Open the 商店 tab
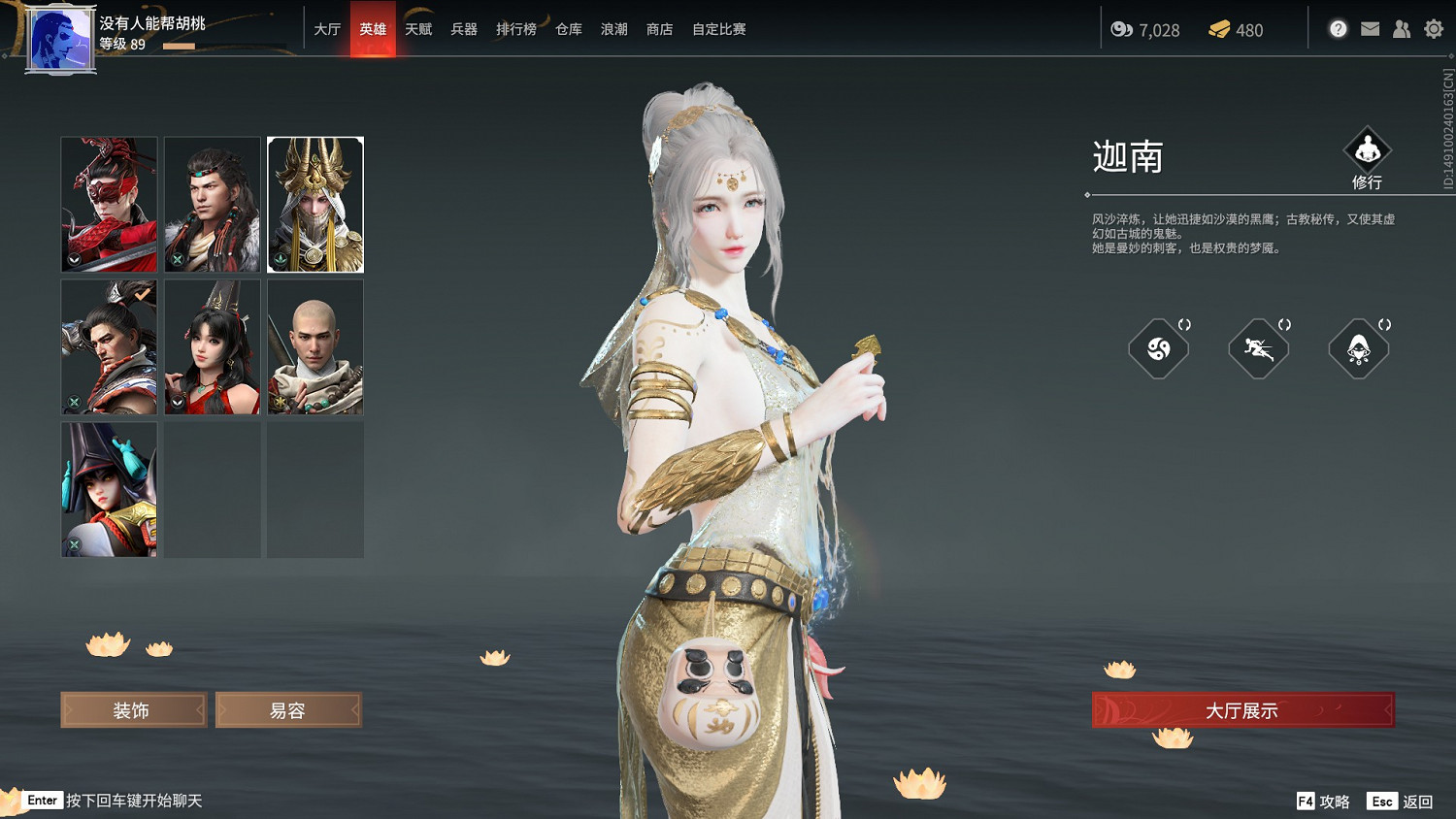 point(659,29)
